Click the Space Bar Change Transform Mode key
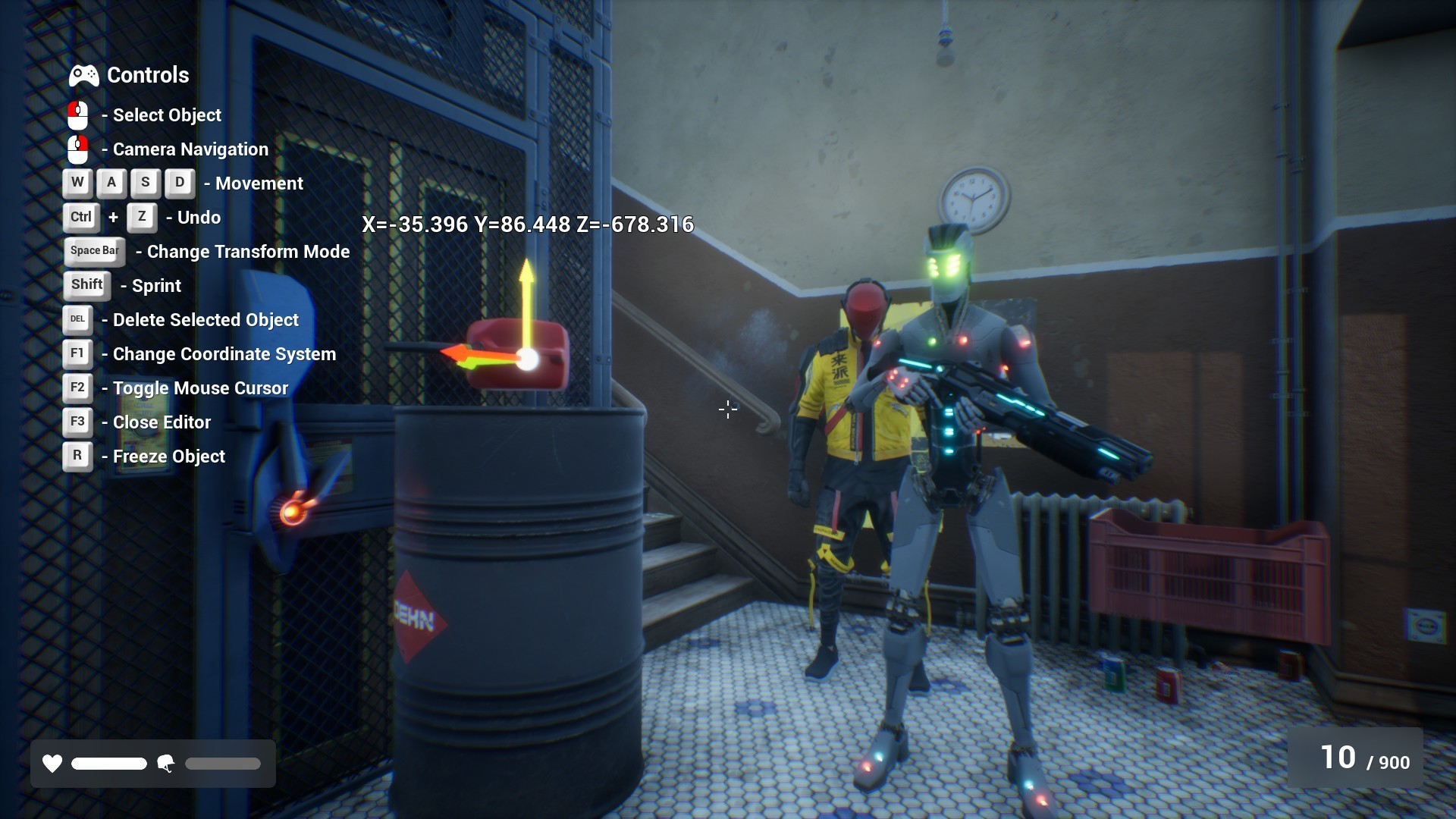1456x819 pixels. pyautogui.click(x=94, y=251)
